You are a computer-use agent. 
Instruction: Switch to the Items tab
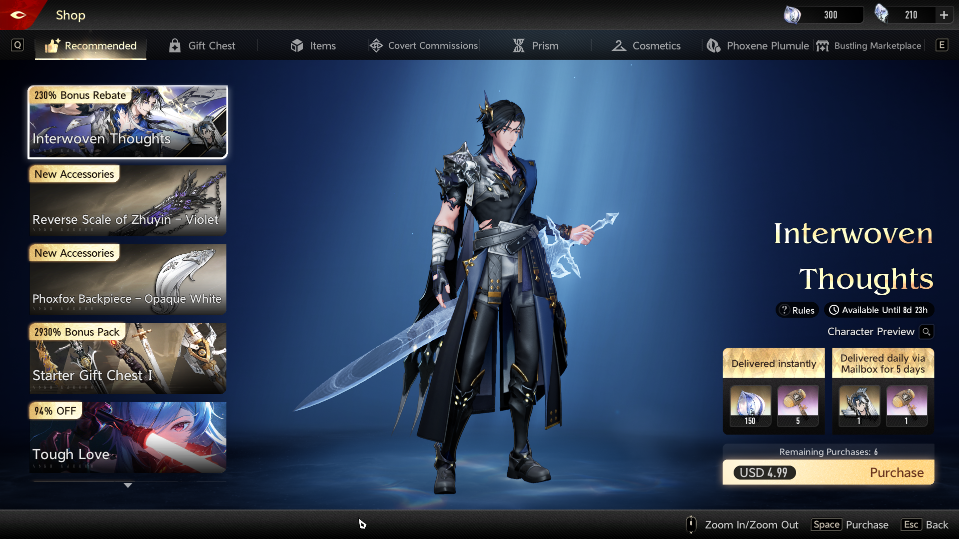pyautogui.click(x=313, y=46)
